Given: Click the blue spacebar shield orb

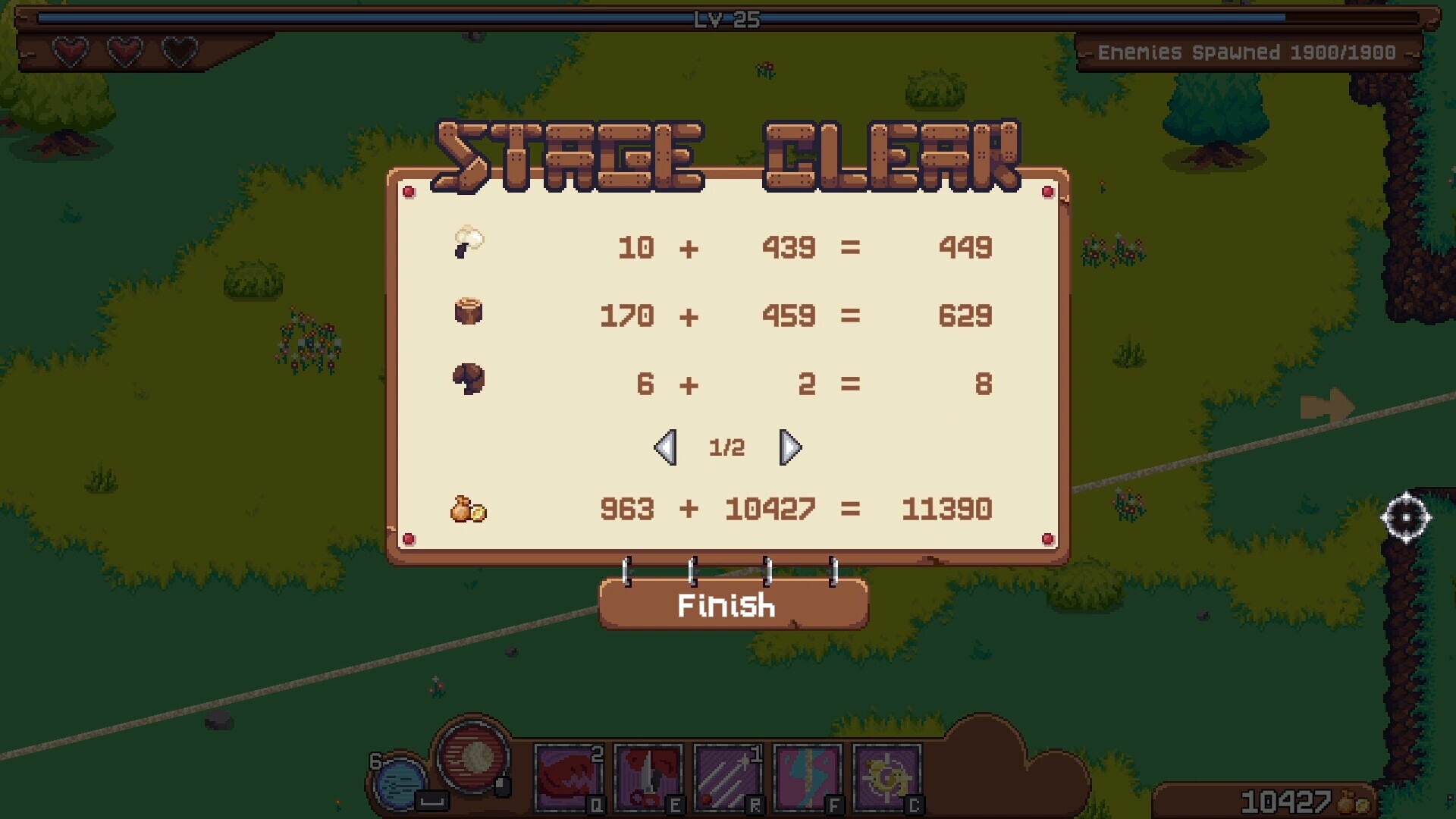Looking at the screenshot, I should point(400,781).
